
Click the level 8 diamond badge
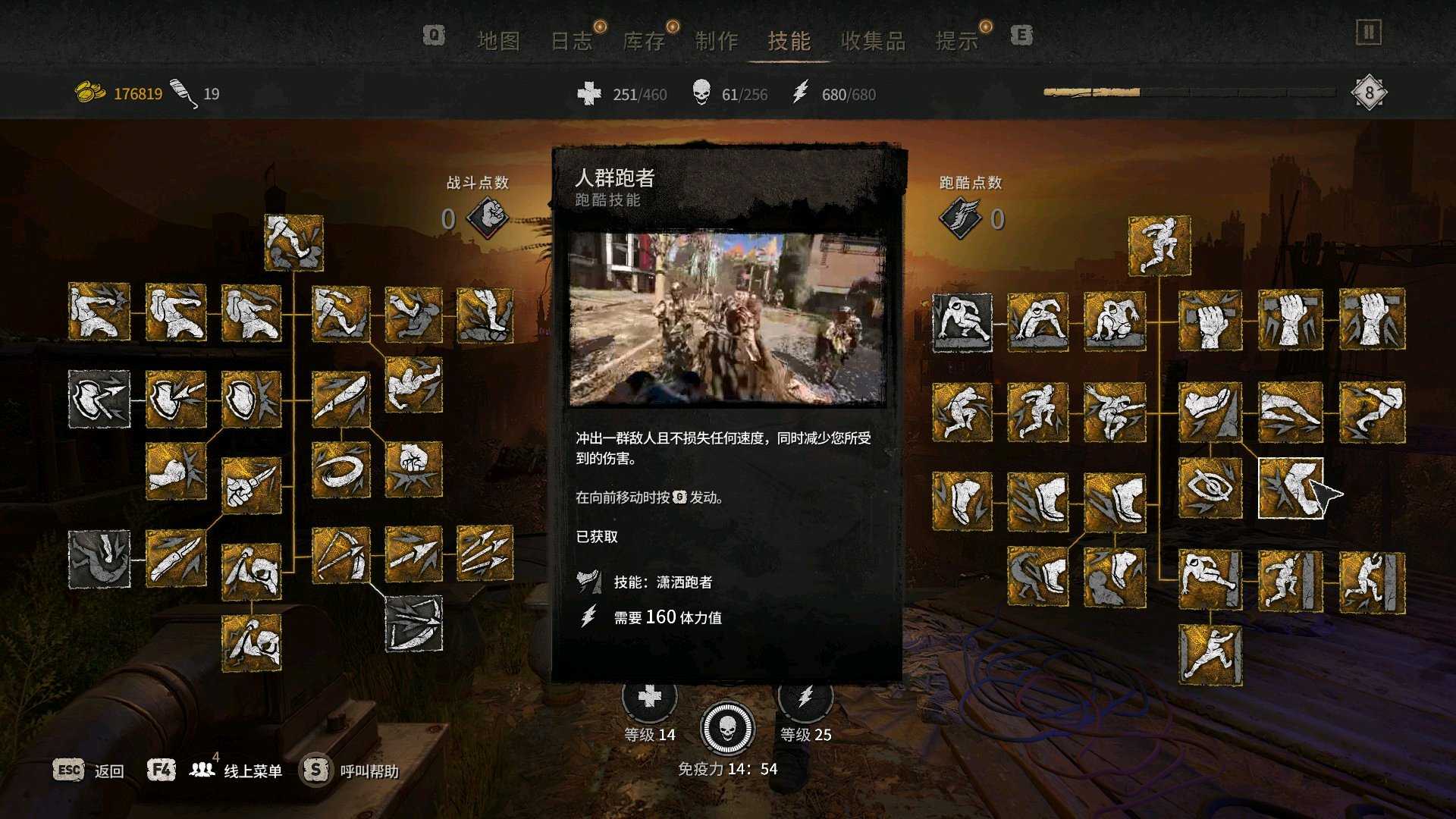(x=1369, y=91)
